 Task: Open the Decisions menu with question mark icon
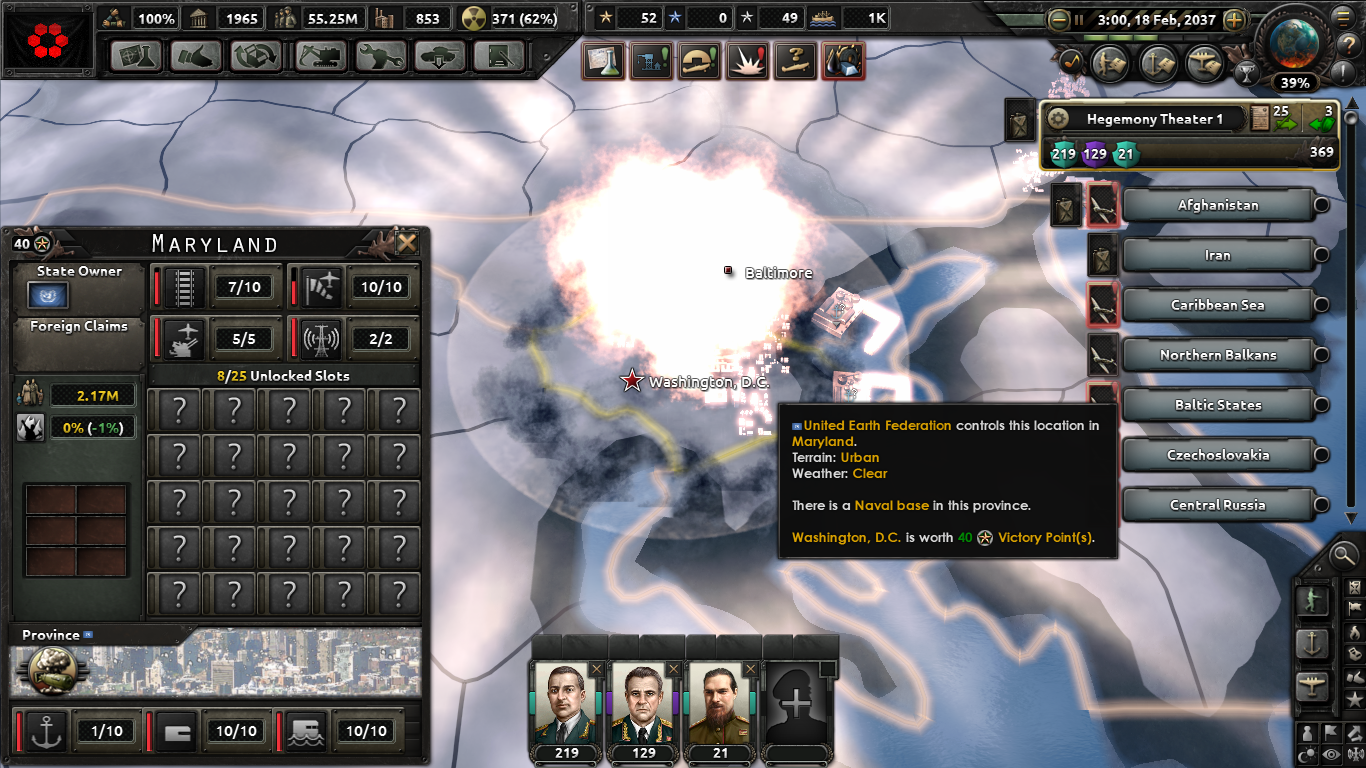[x=795, y=60]
